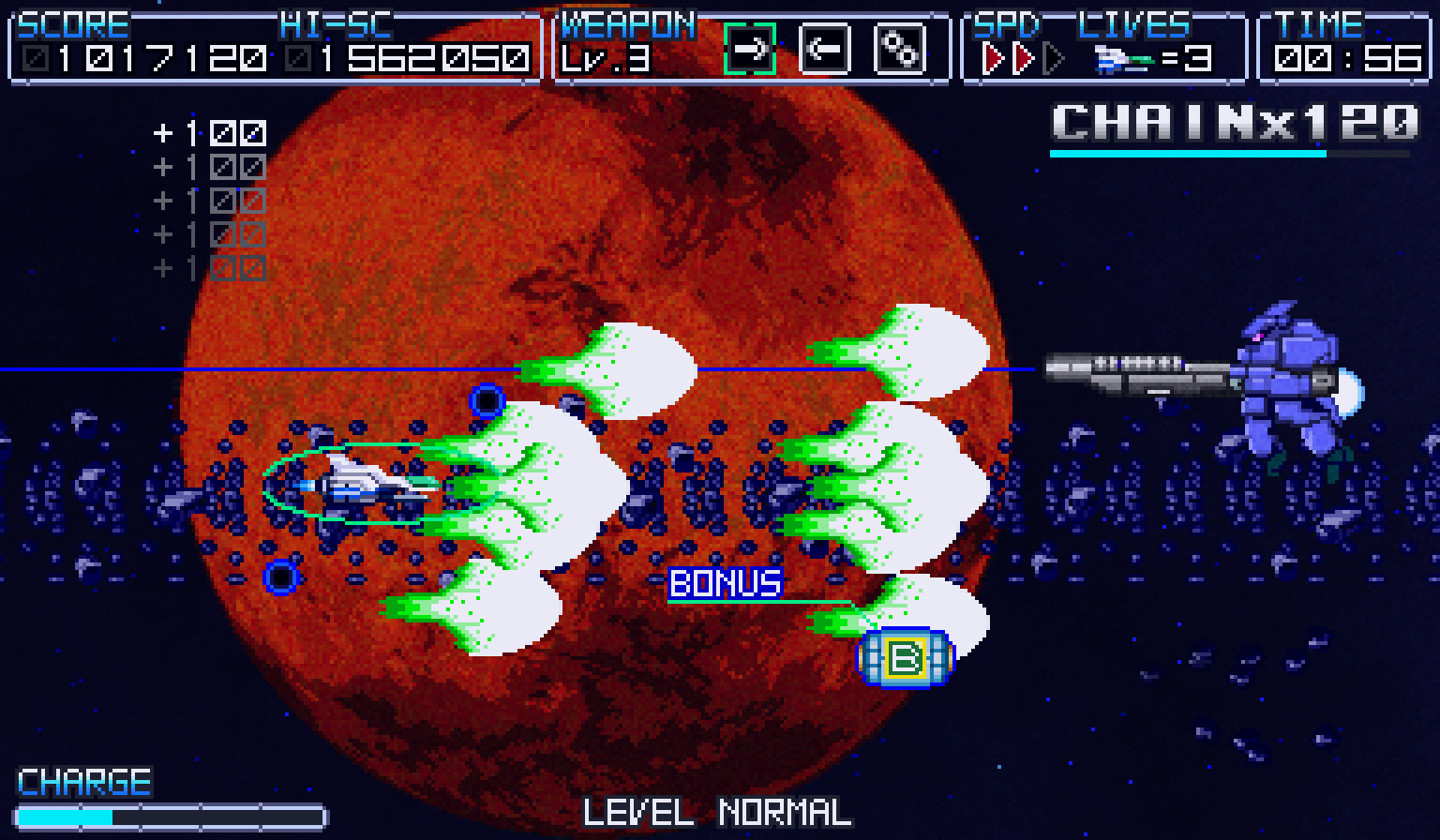Click the CHAINx120 counter

(1233, 123)
